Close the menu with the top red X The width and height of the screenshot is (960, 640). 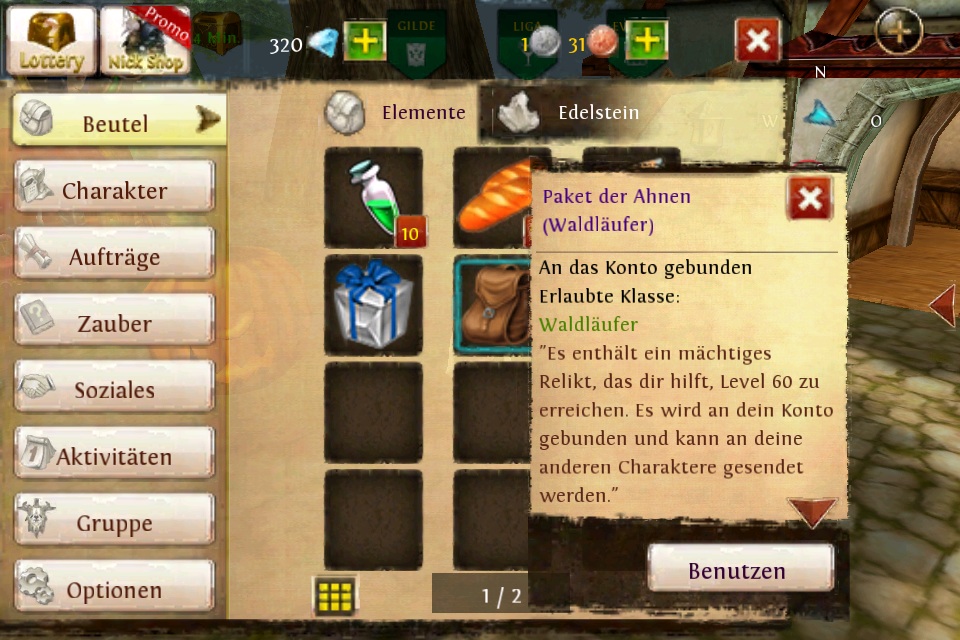pos(758,41)
